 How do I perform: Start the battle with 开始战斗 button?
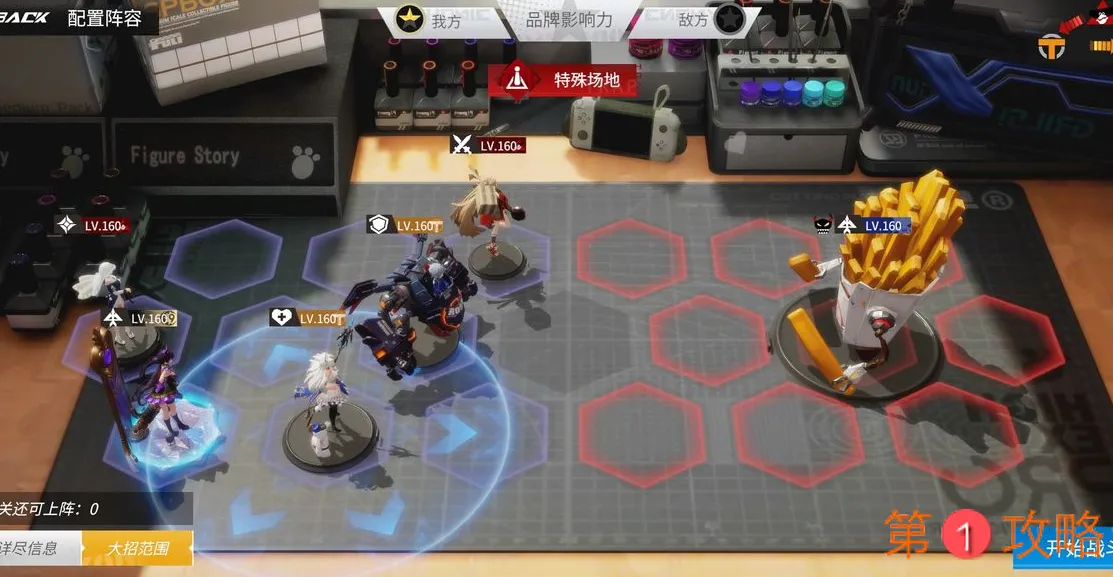coord(1075,548)
